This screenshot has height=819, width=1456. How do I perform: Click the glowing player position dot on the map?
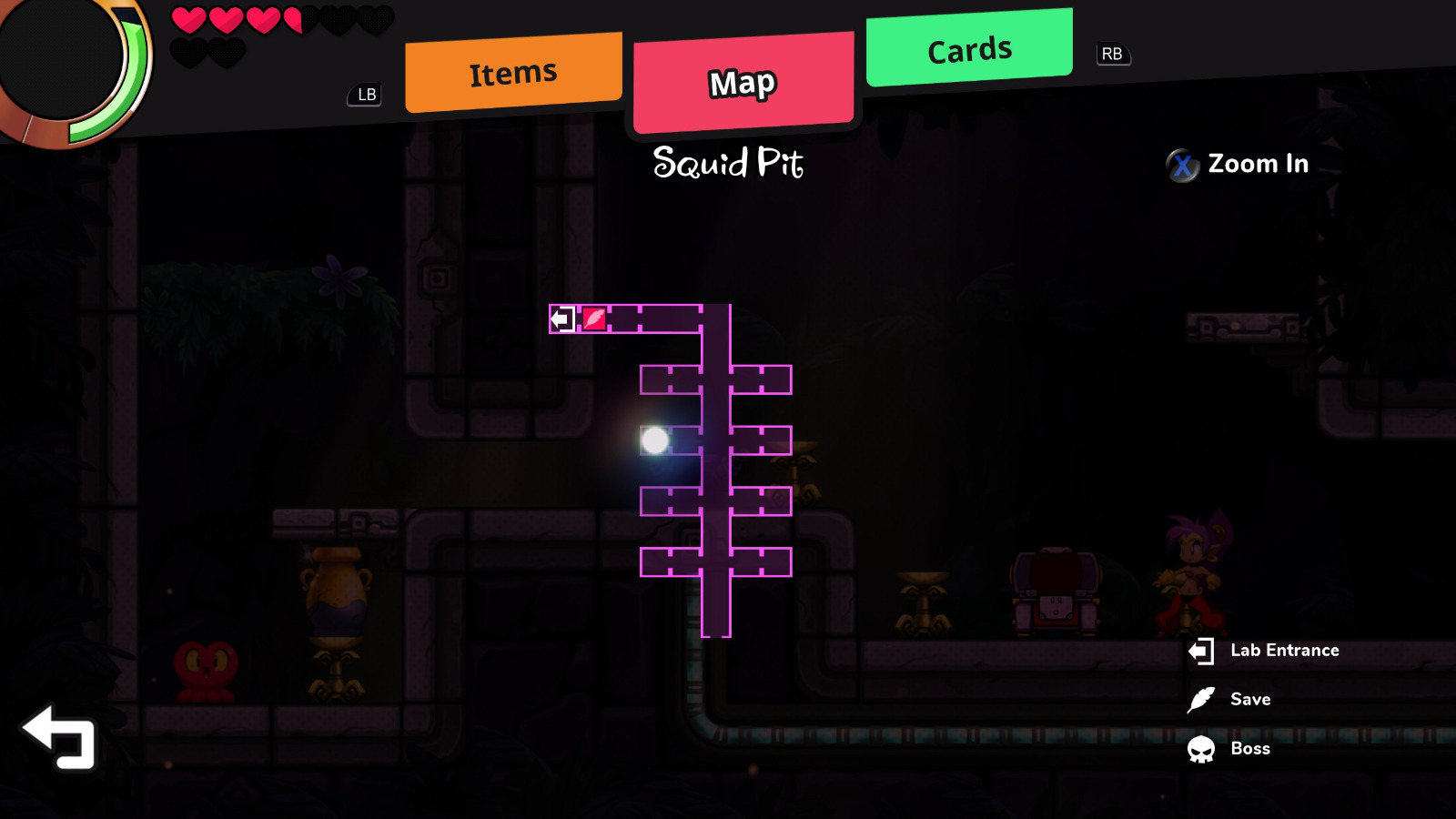[x=653, y=440]
